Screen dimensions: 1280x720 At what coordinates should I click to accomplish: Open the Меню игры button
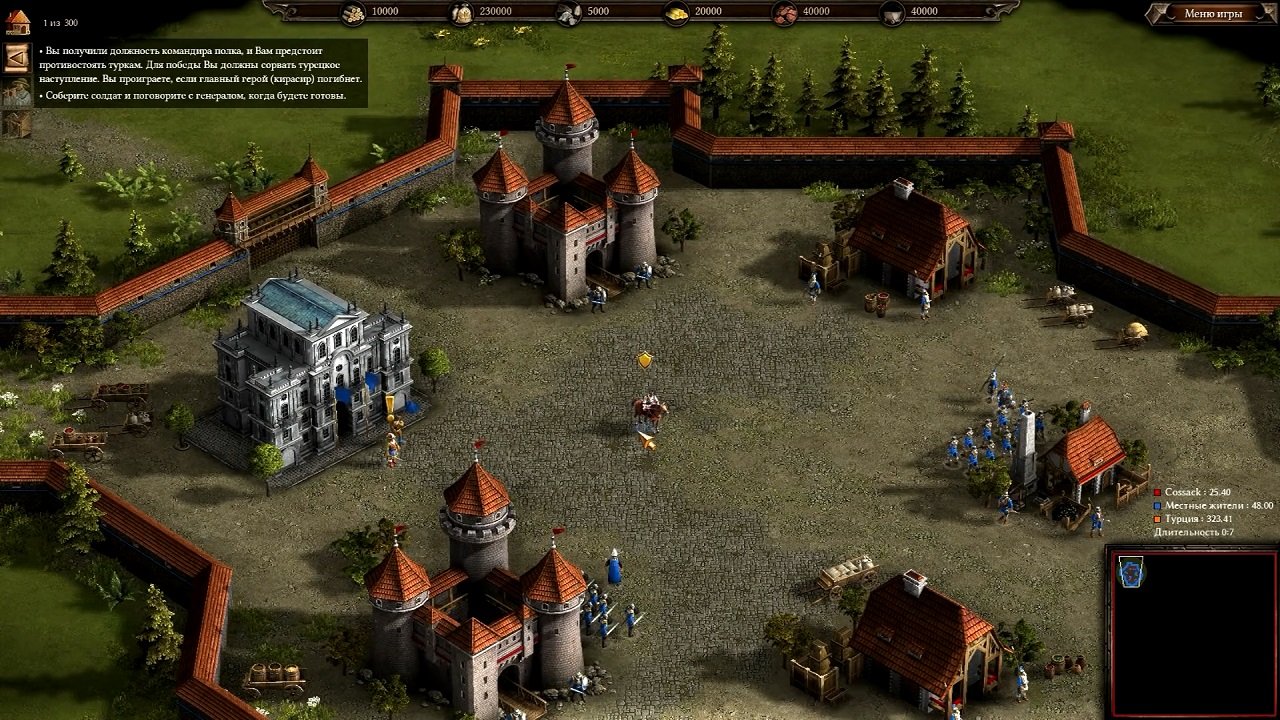pyautogui.click(x=1215, y=14)
